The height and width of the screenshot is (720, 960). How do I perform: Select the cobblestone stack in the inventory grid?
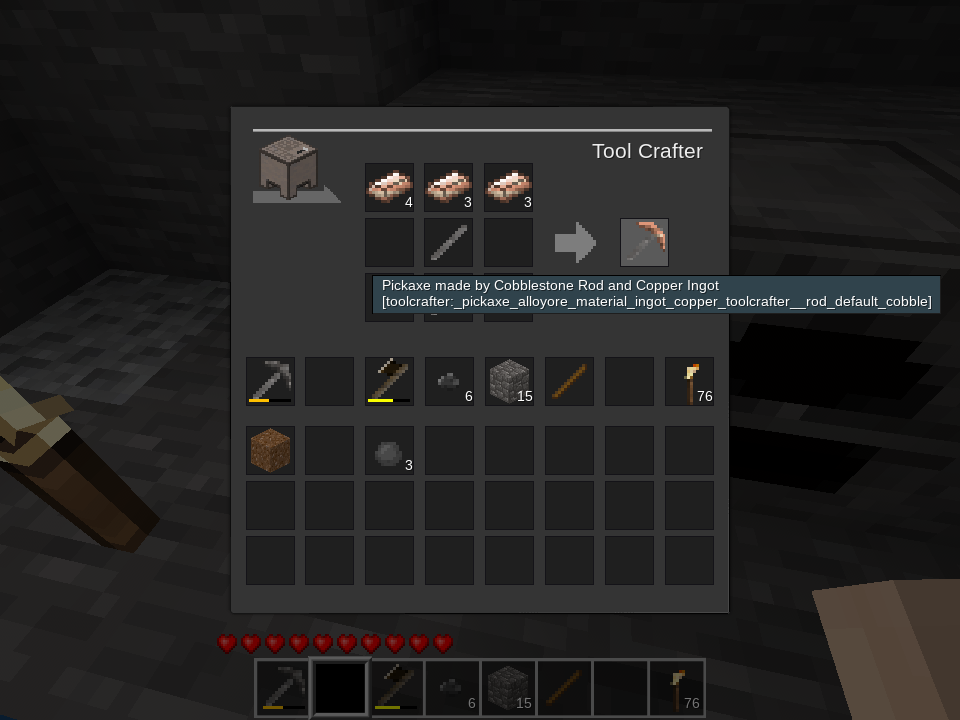509,381
